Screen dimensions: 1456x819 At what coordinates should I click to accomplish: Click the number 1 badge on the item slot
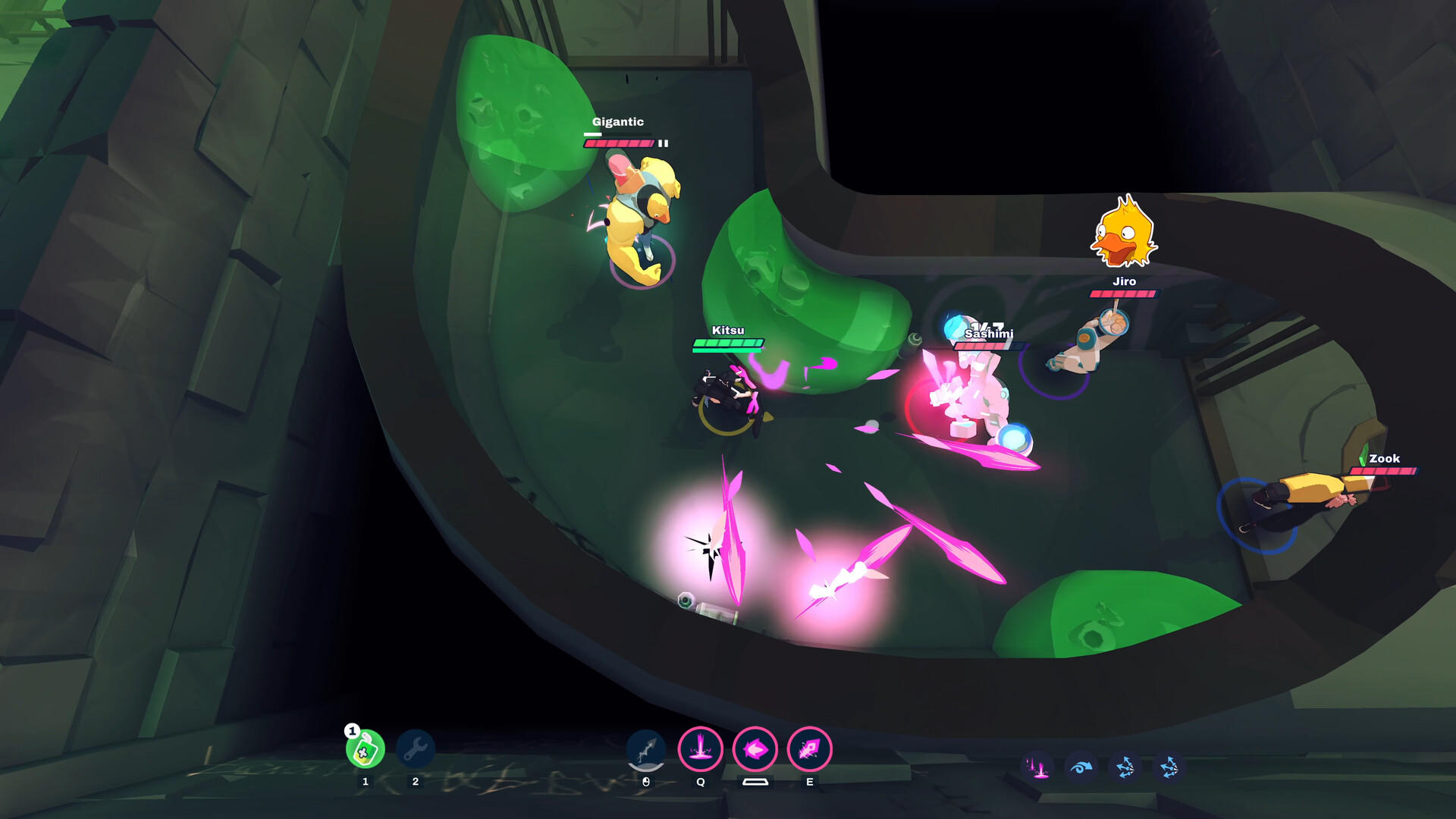coord(351,732)
